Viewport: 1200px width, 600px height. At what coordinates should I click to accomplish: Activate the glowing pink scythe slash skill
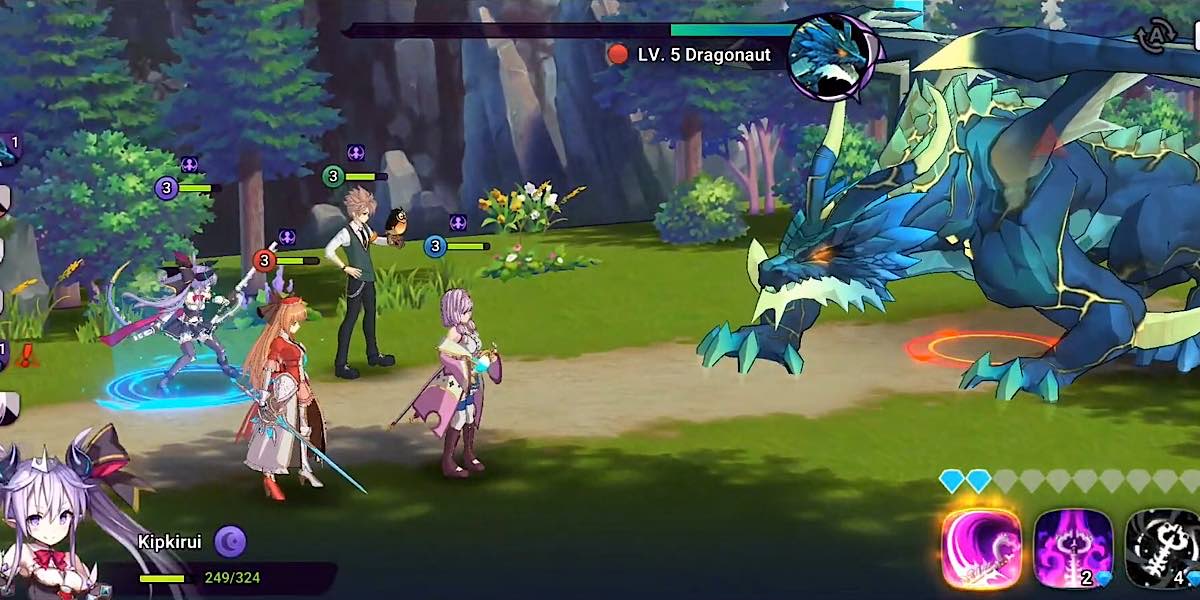pyautogui.click(x=981, y=548)
